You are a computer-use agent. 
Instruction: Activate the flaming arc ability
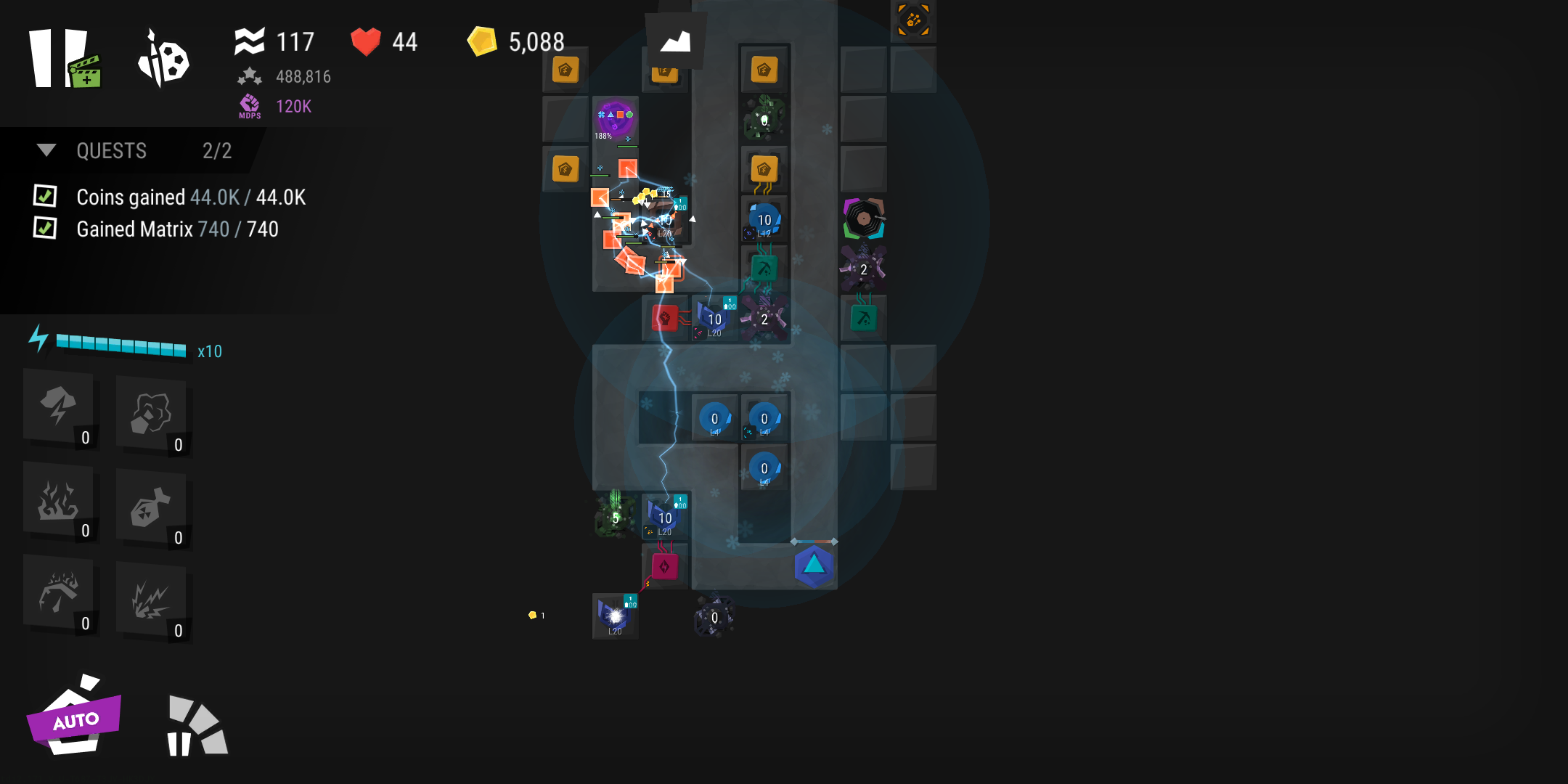(60, 594)
